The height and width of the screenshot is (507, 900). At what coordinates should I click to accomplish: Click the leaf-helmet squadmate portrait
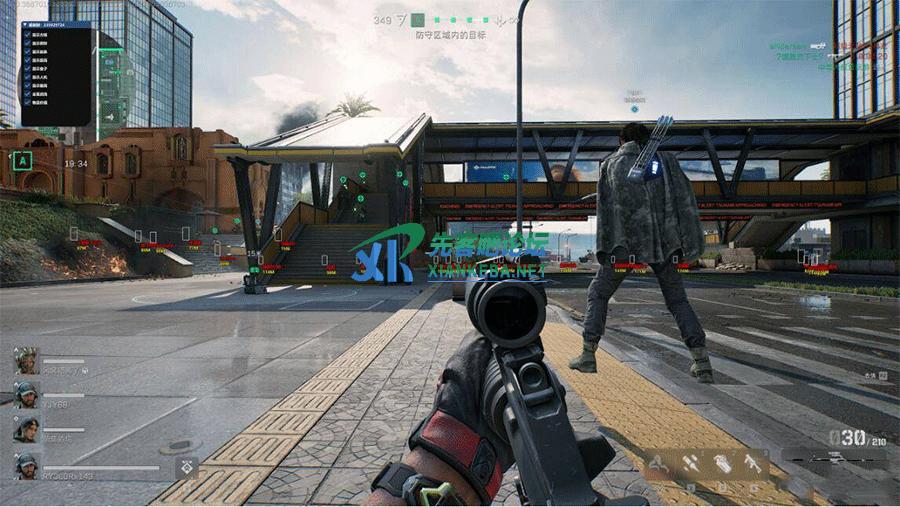(x=26, y=361)
